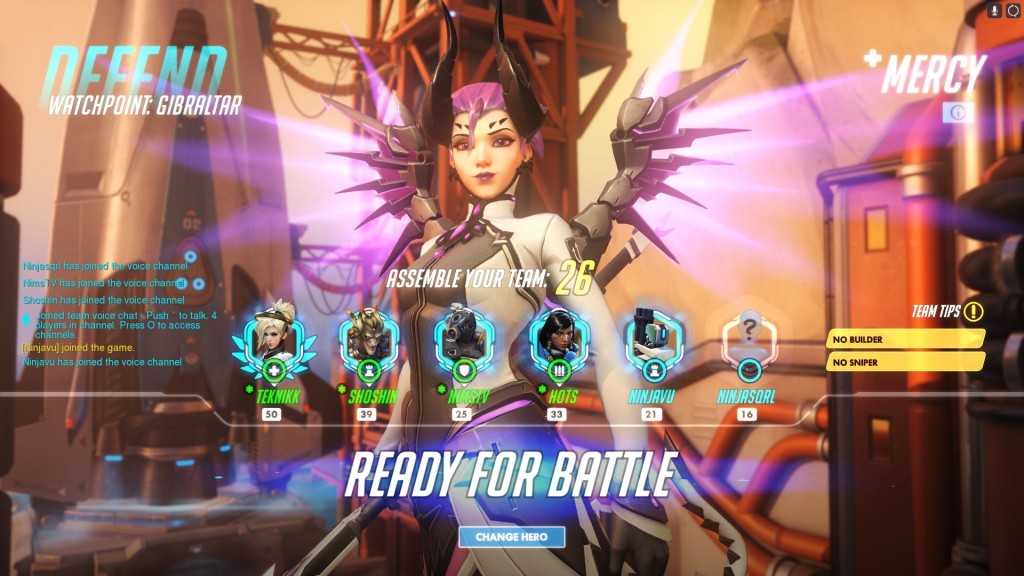Toggle the microphone overlay icon
The width and height of the screenshot is (1024, 576).
[x=994, y=10]
